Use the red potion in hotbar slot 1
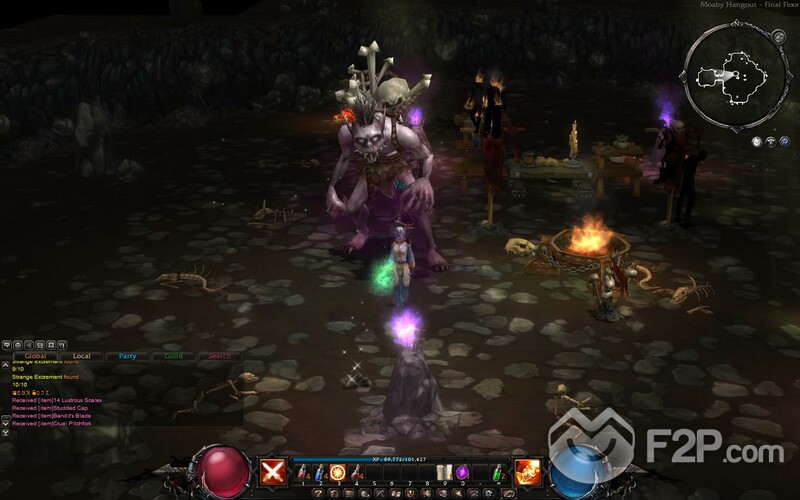The height and width of the screenshot is (500, 800). pos(302,473)
